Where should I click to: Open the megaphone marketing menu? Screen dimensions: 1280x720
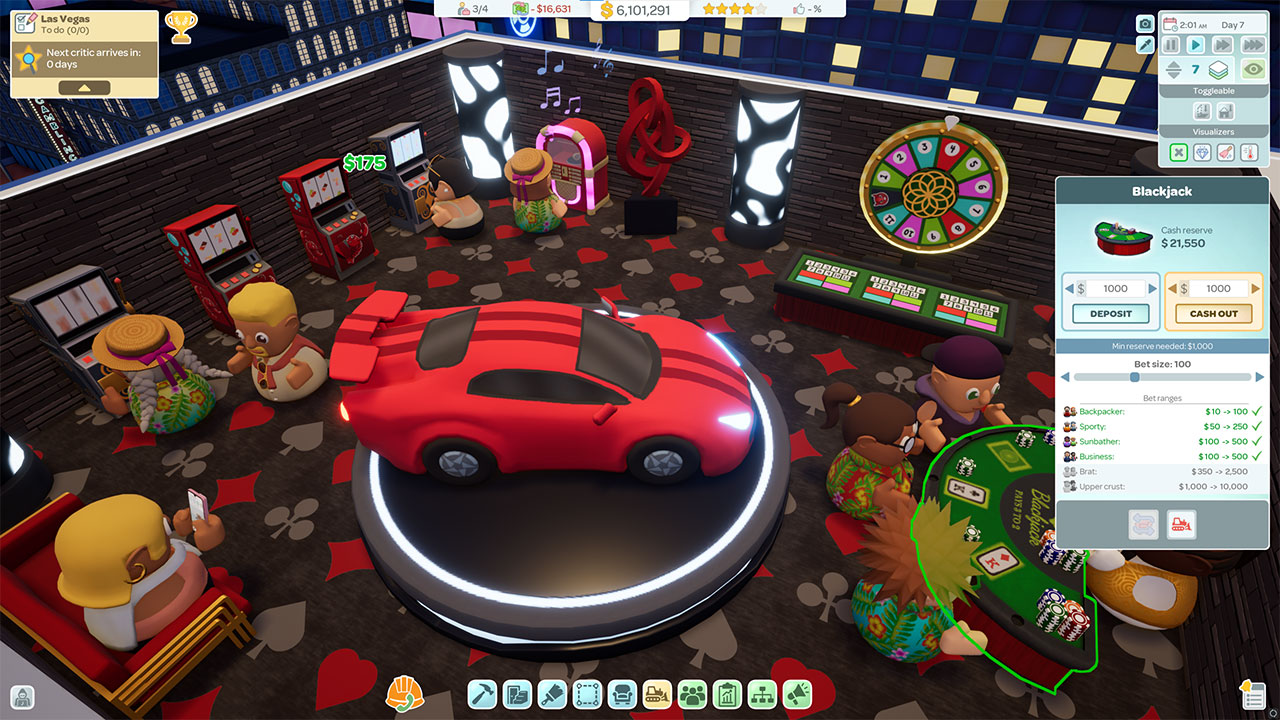tap(796, 693)
